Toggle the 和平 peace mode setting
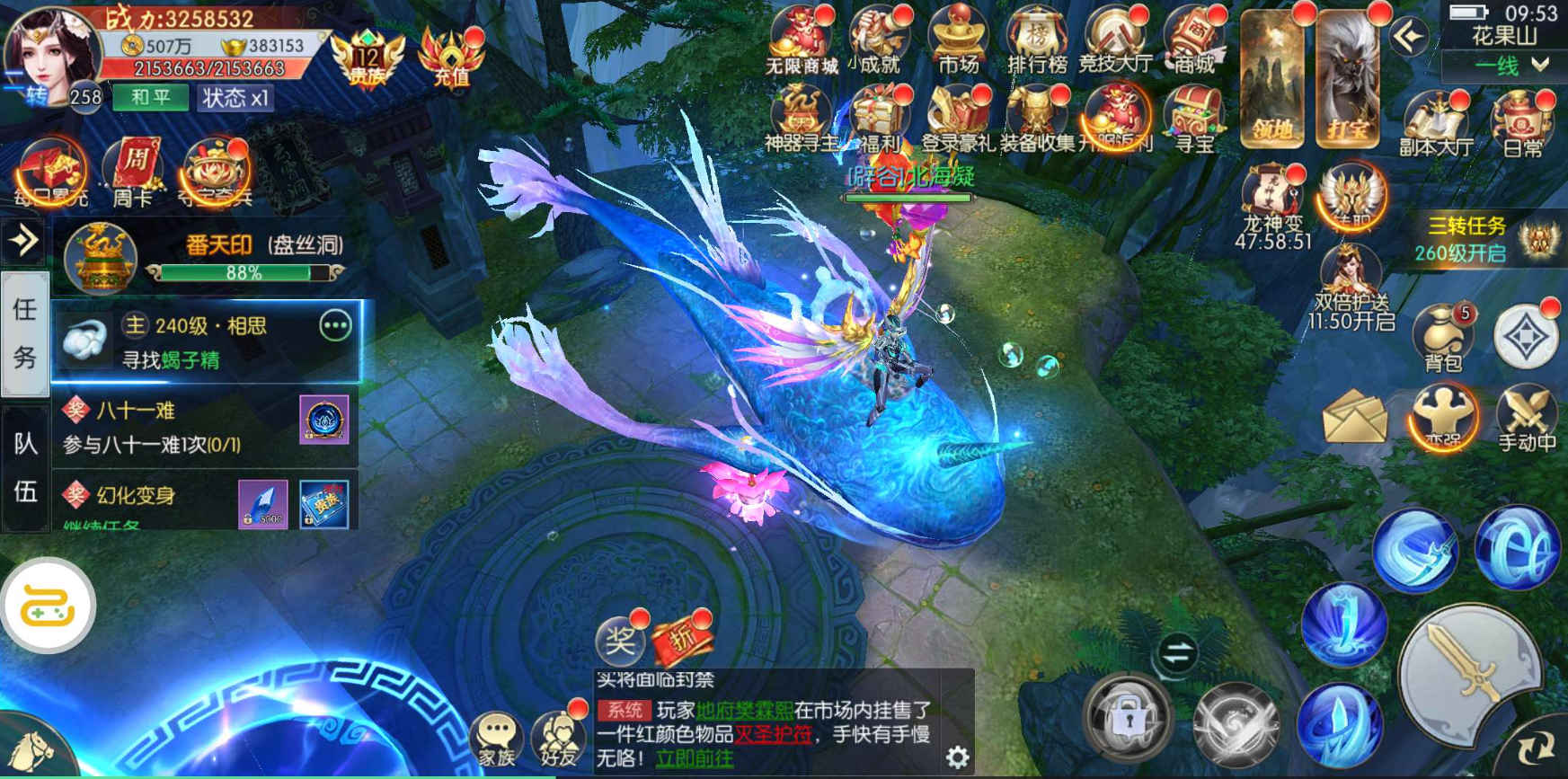 [149, 99]
